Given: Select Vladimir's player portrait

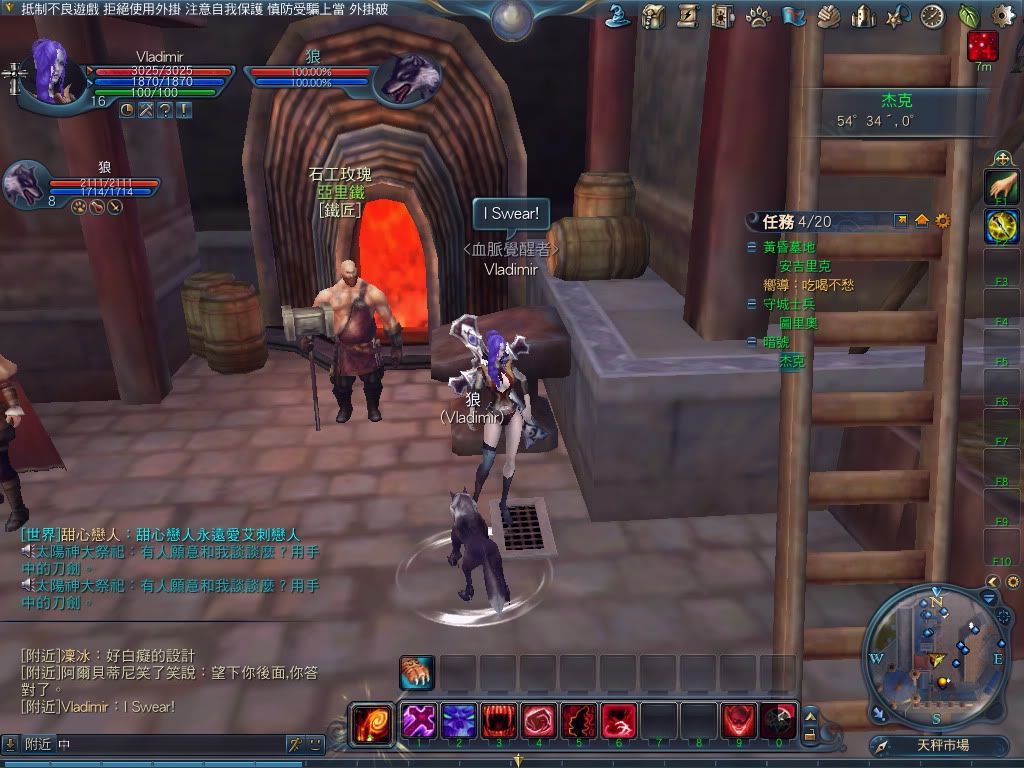Looking at the screenshot, I should point(48,70).
